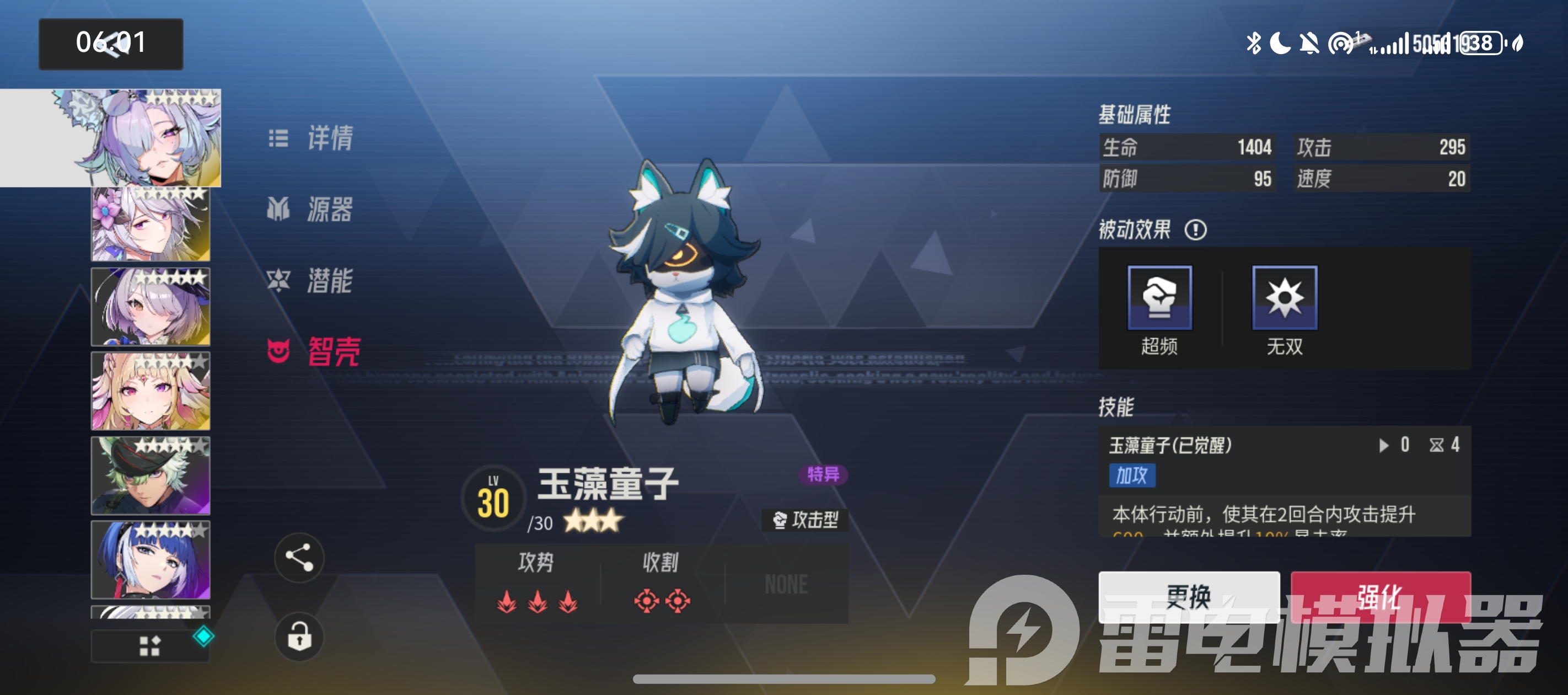The width and height of the screenshot is (1568, 695).
Task: Click the 更换 replace button
Action: tap(1188, 596)
